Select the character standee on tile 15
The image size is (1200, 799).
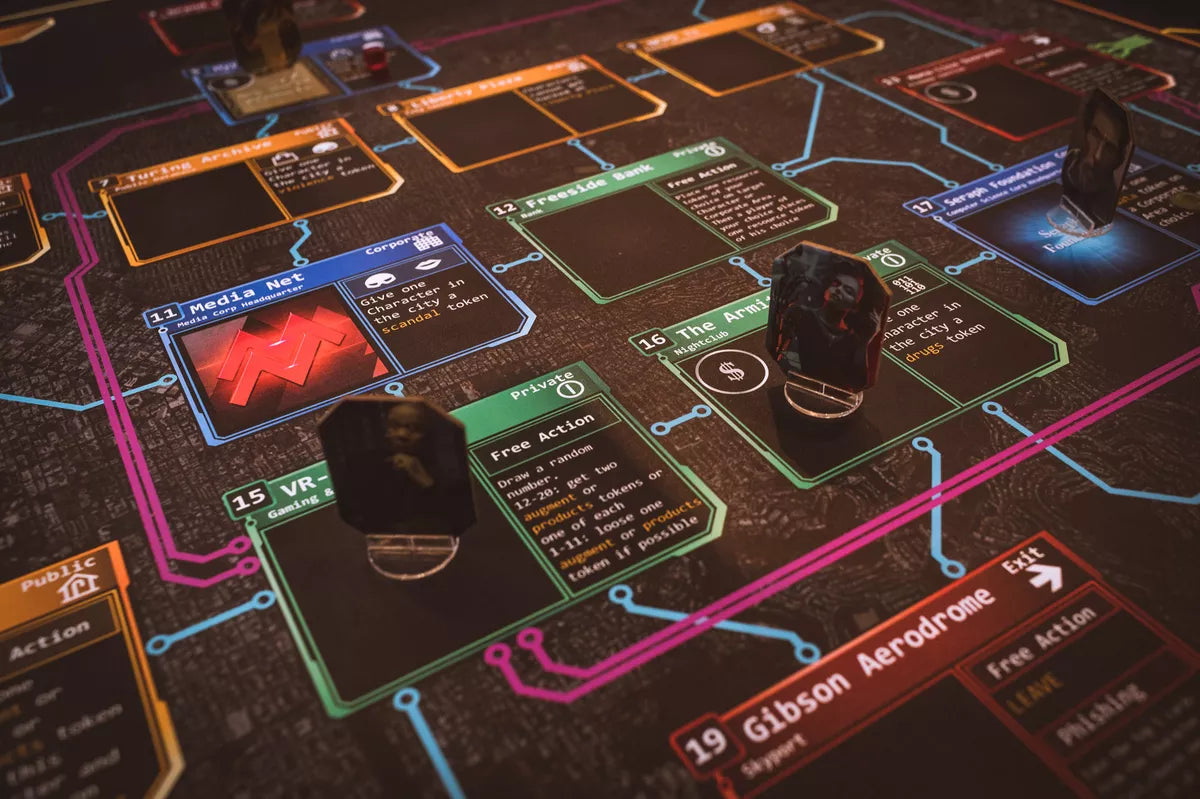398,475
